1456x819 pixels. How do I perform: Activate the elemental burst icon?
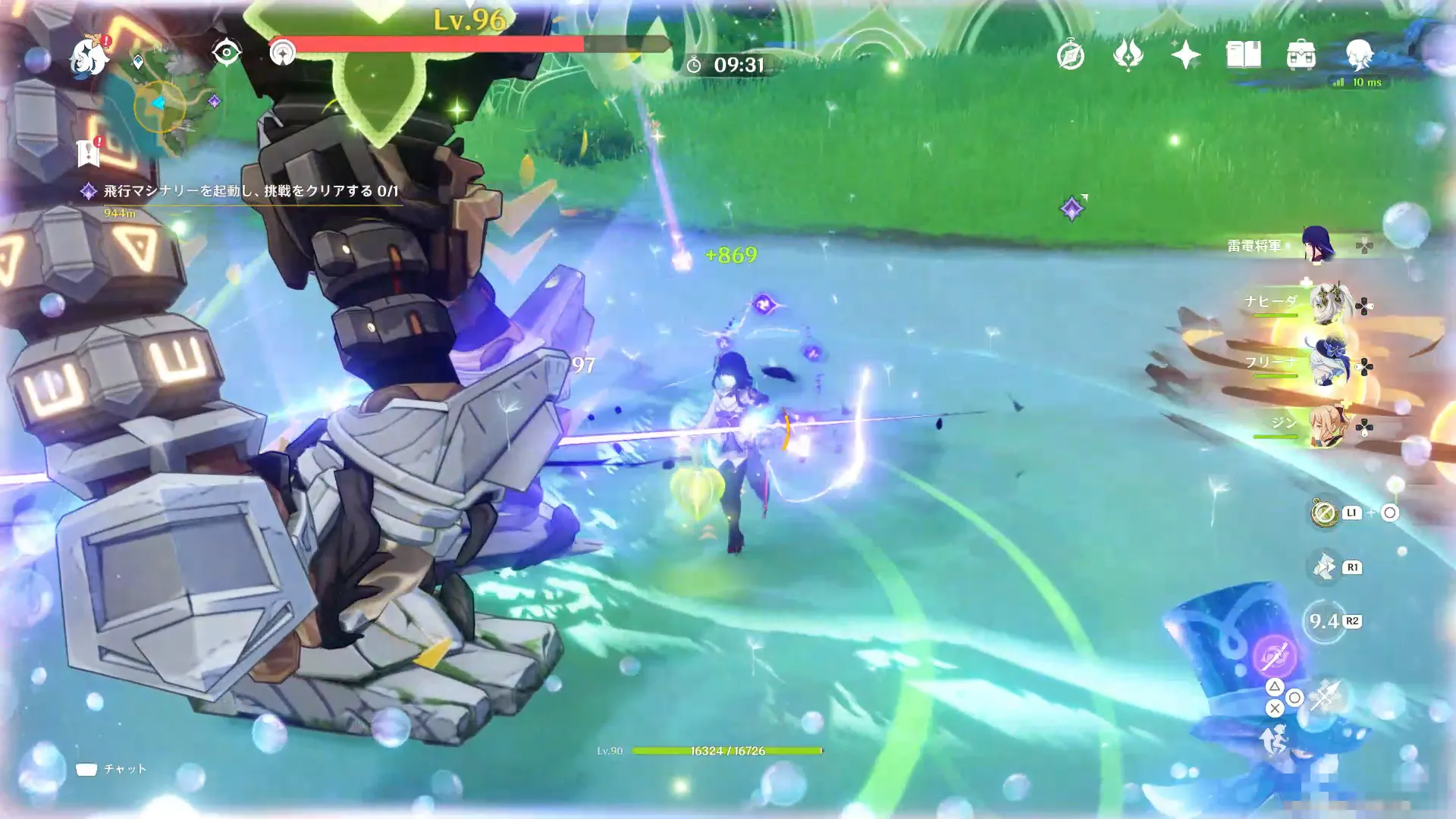1274,655
